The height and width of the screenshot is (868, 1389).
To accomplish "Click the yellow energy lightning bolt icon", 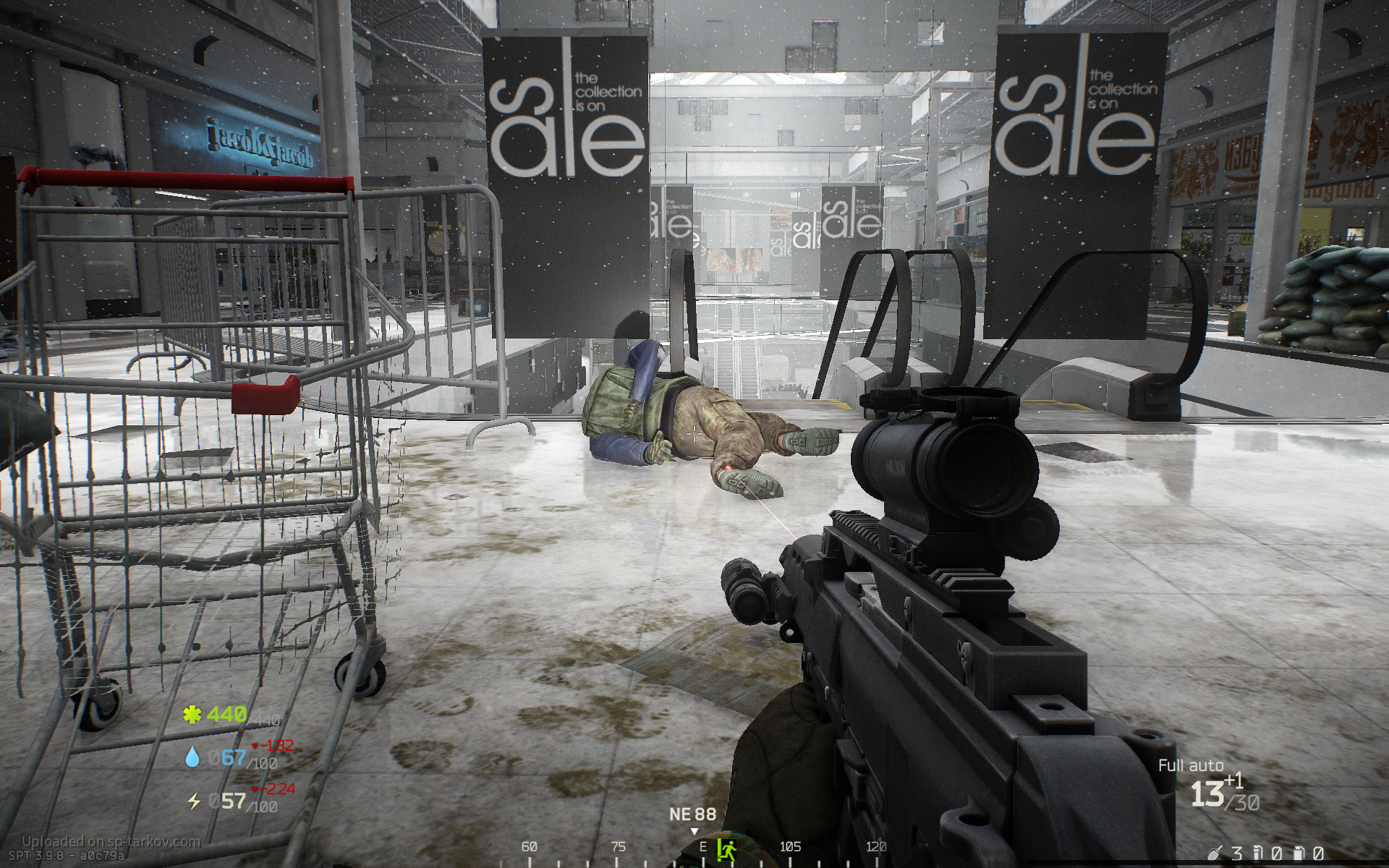I will tap(193, 801).
